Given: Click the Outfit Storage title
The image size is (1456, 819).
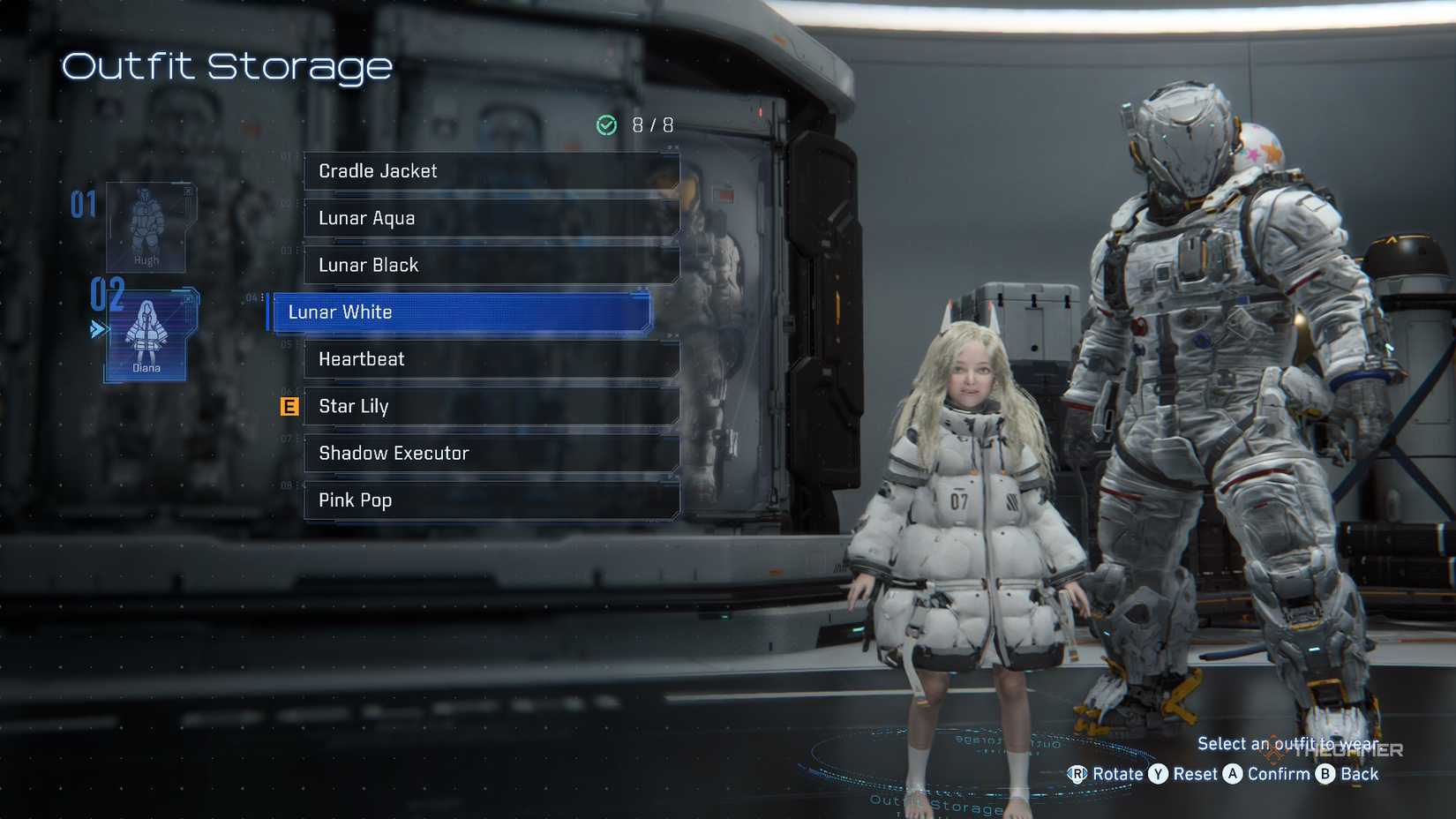Looking at the screenshot, I should click(x=225, y=66).
